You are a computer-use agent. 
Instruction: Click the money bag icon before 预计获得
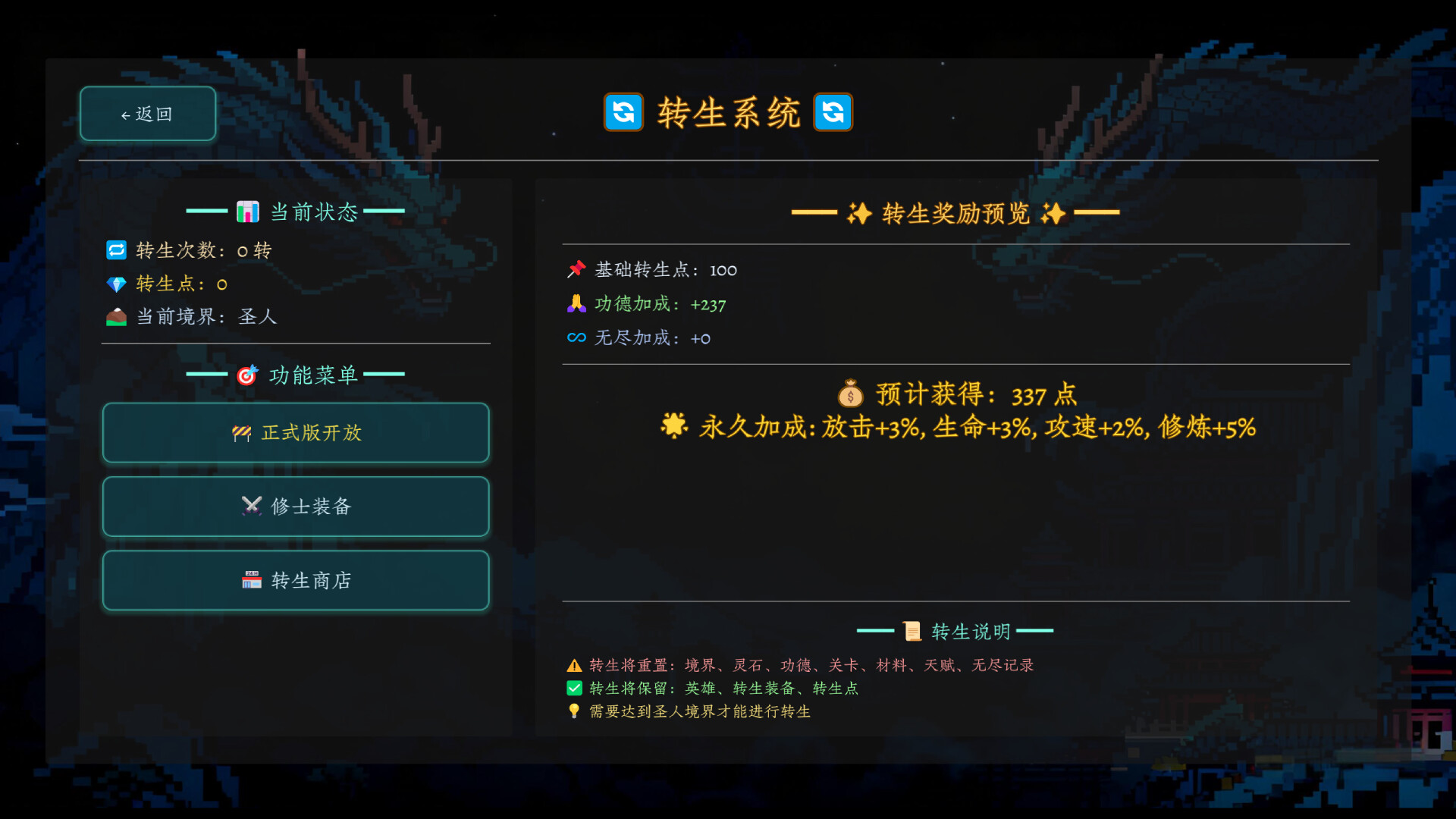pos(851,394)
